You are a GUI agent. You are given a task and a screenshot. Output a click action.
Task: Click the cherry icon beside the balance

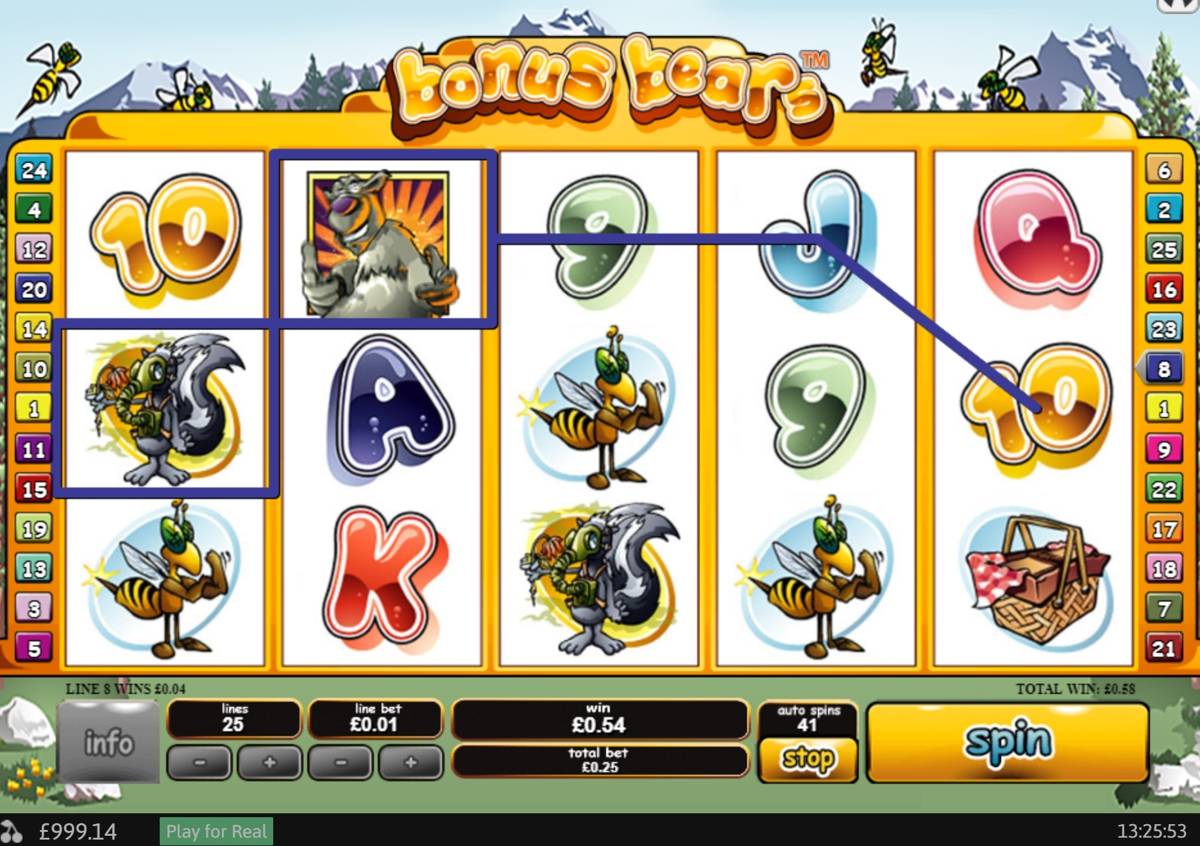pyautogui.click(x=12, y=831)
